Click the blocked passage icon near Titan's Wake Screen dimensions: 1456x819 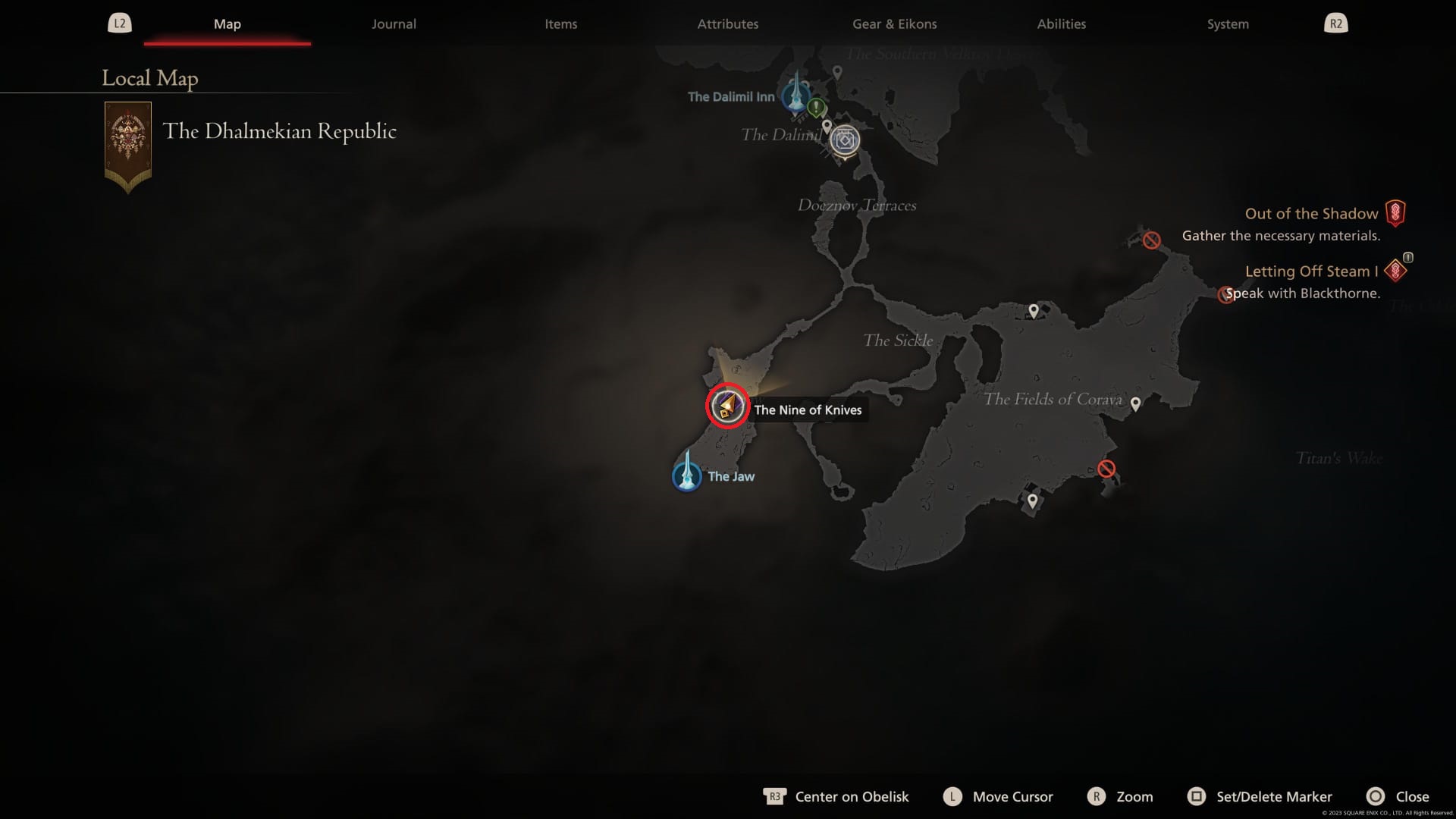1106,467
